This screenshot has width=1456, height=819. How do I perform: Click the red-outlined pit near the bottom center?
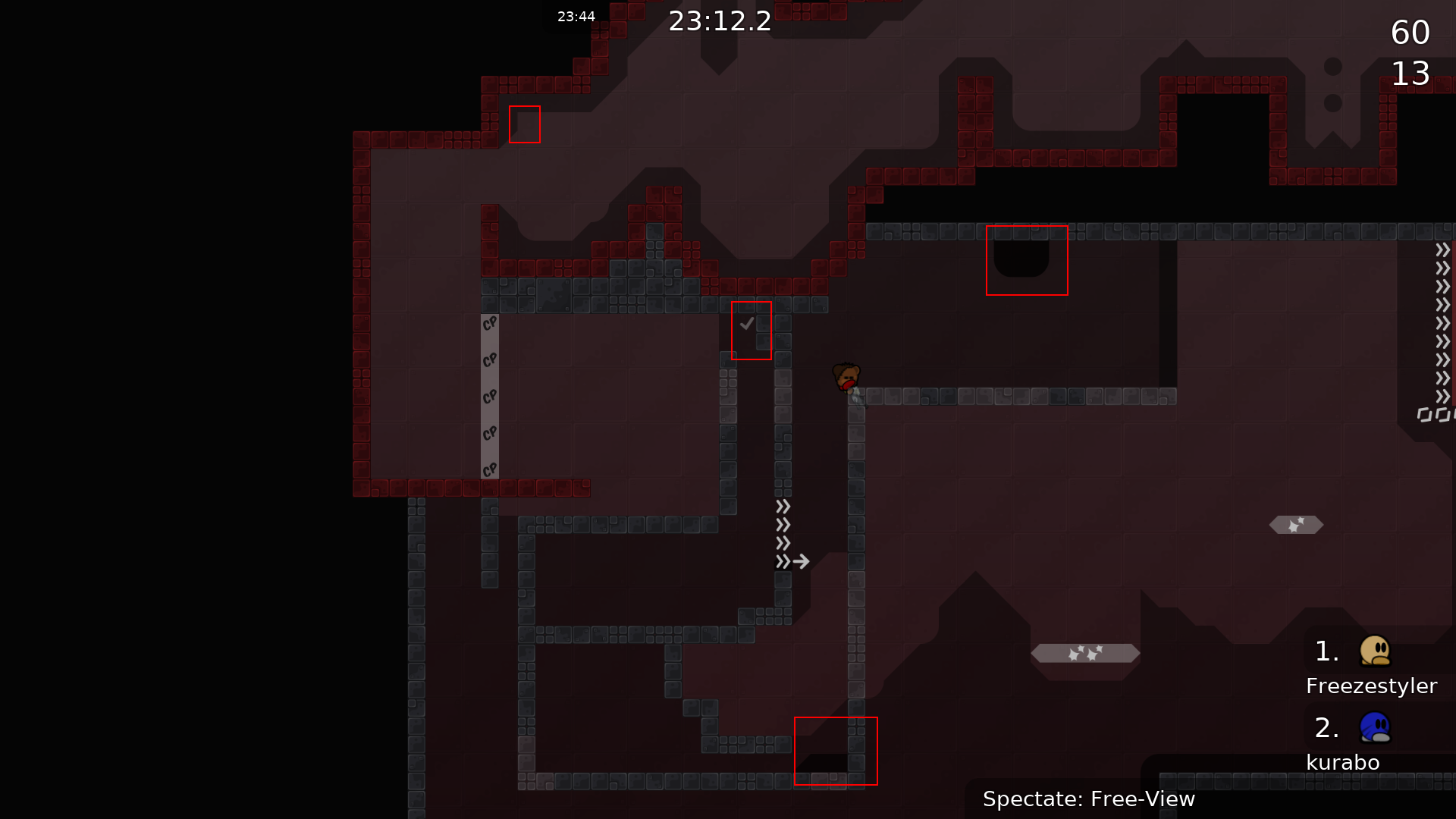pyautogui.click(x=835, y=750)
